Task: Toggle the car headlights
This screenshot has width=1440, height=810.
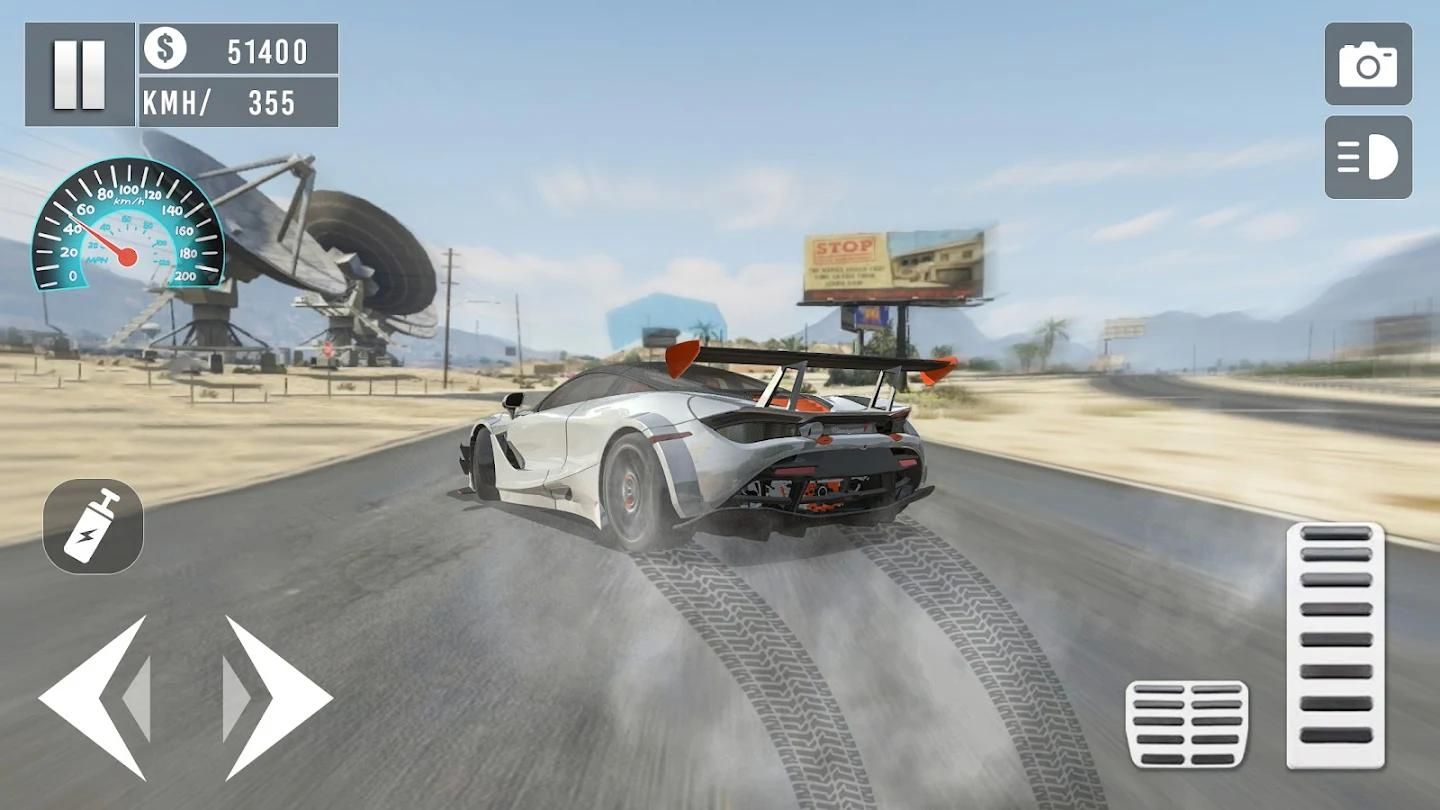Action: coord(1368,158)
